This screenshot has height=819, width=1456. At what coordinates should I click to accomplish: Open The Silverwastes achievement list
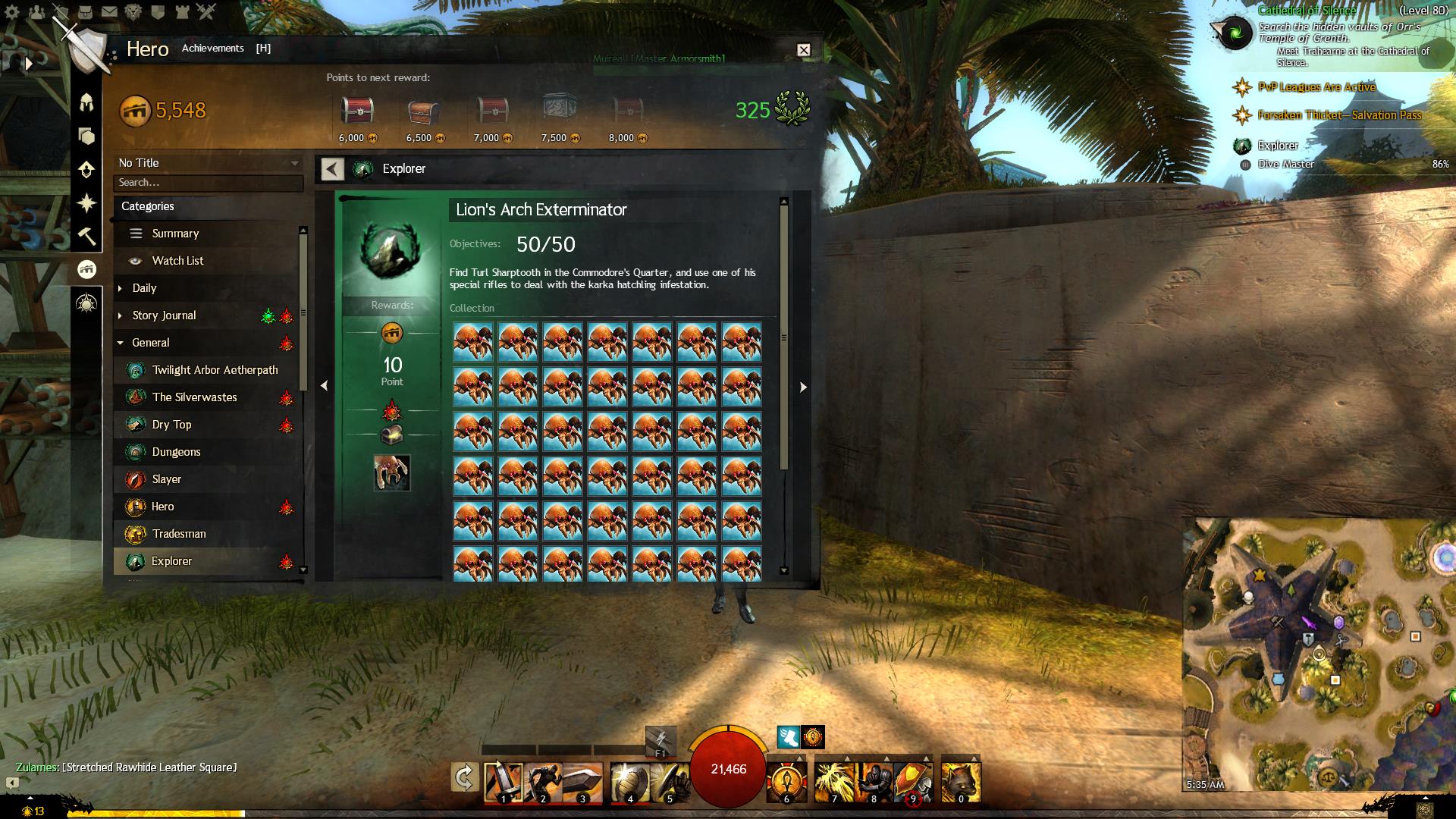coord(194,397)
